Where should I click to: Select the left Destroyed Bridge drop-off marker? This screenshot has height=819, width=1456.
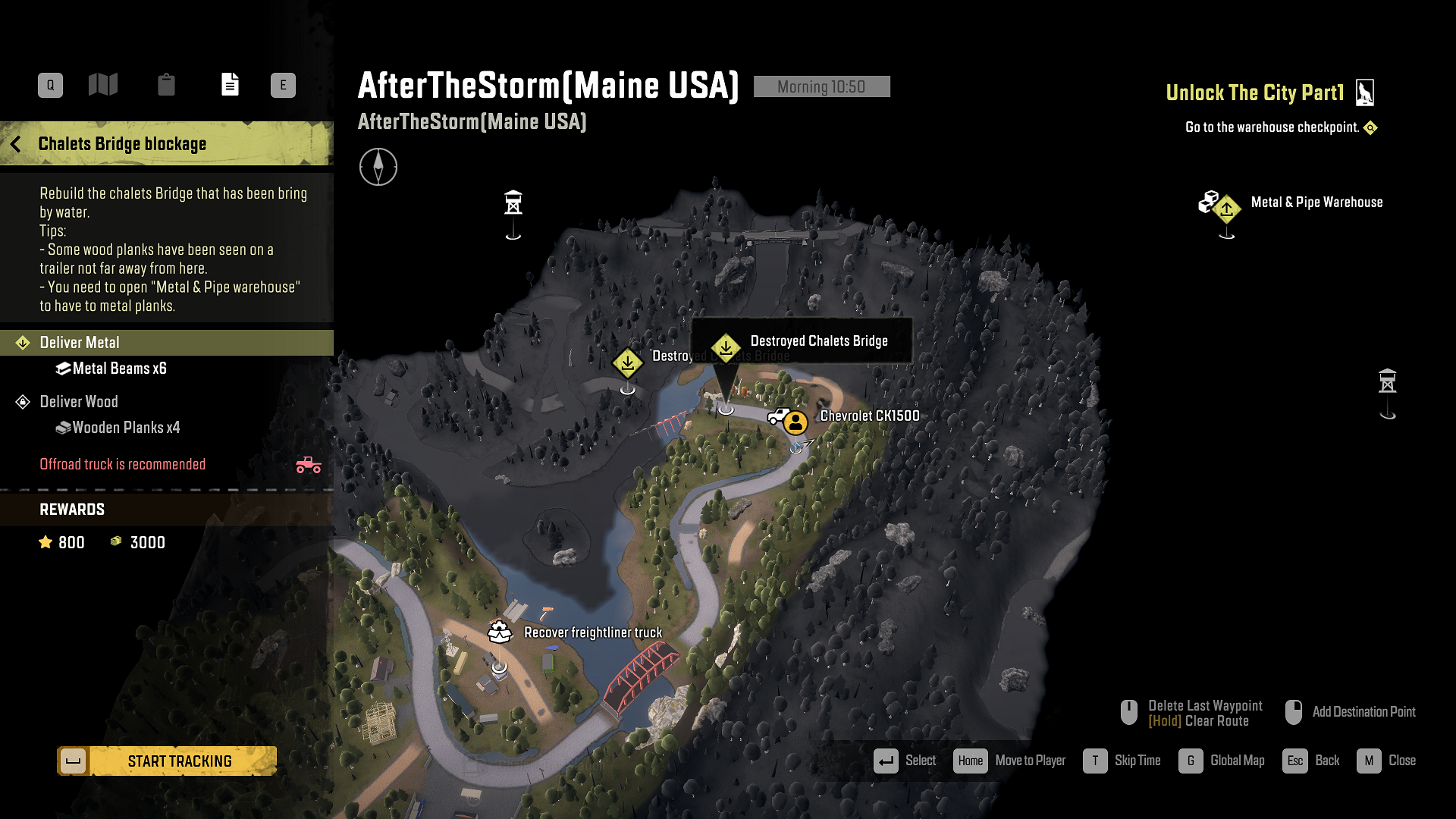tap(628, 363)
